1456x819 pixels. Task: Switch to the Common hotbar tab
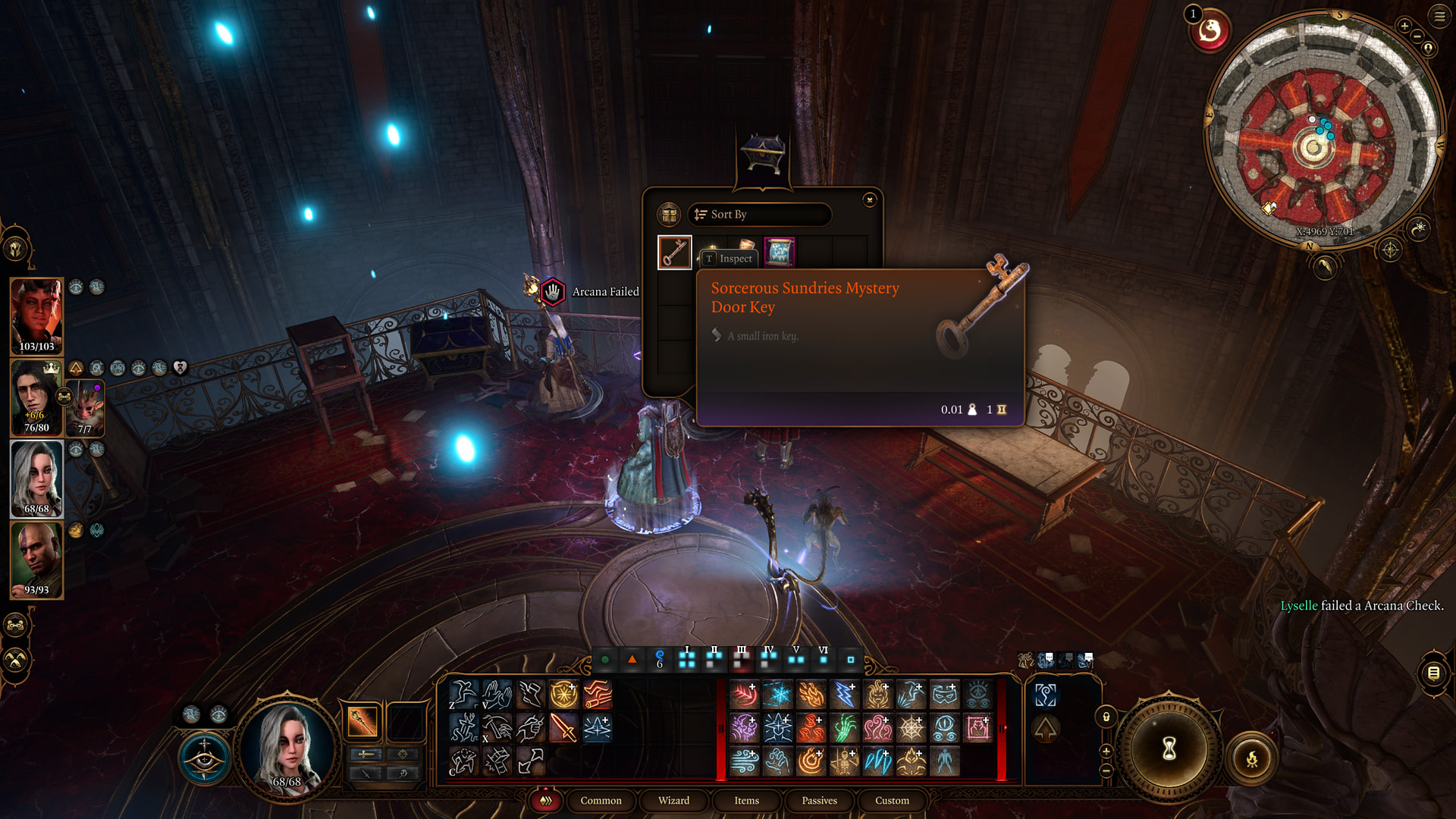[x=601, y=800]
